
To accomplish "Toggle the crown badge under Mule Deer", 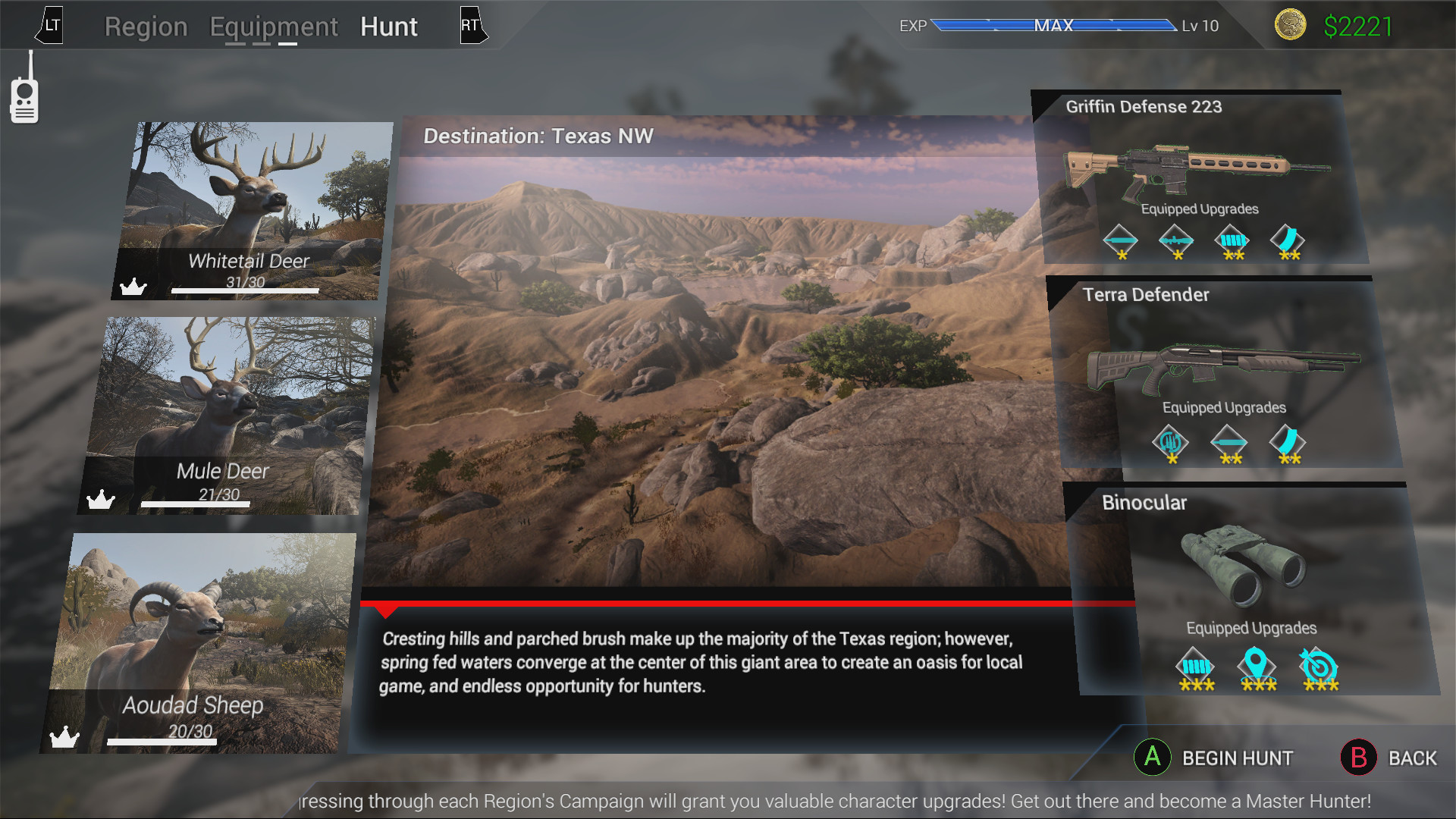I will (101, 499).
